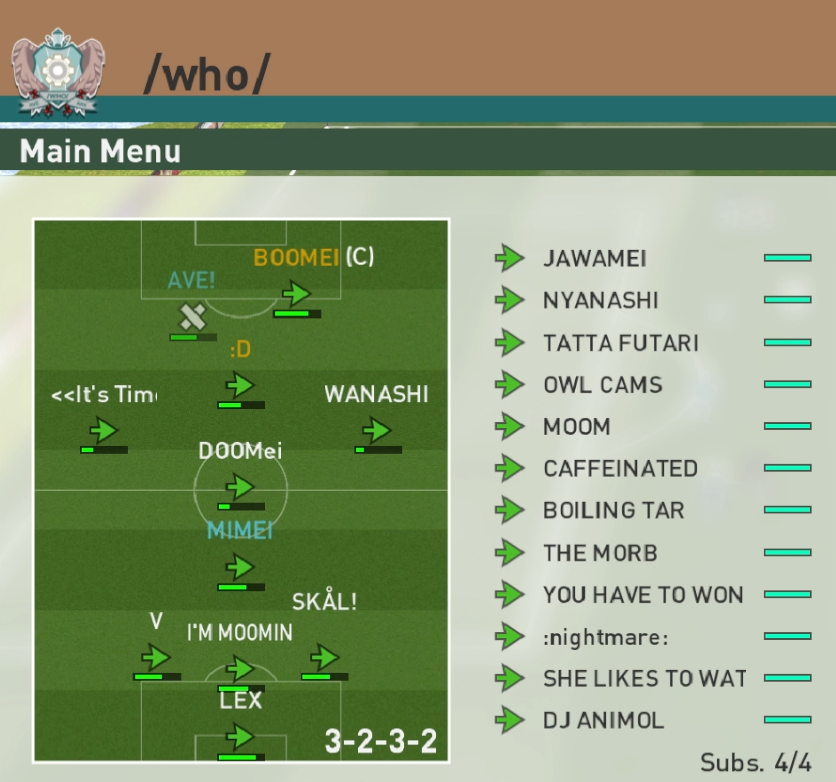Viewport: 836px width, 782px height.
Task: Select substitute JAWAMEI from the list
Action: tap(595, 259)
